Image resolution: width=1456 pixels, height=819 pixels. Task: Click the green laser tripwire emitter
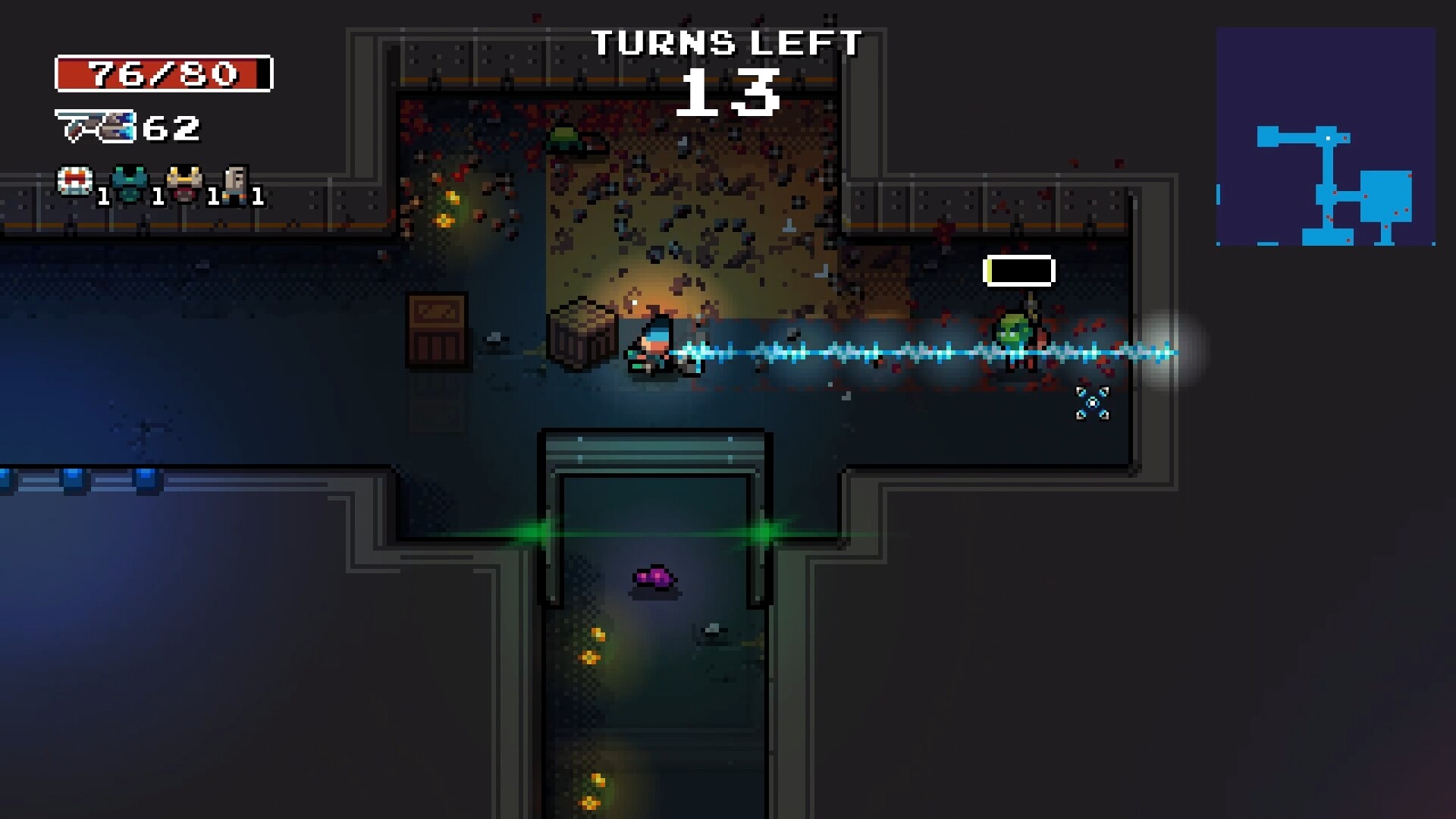click(x=533, y=533)
